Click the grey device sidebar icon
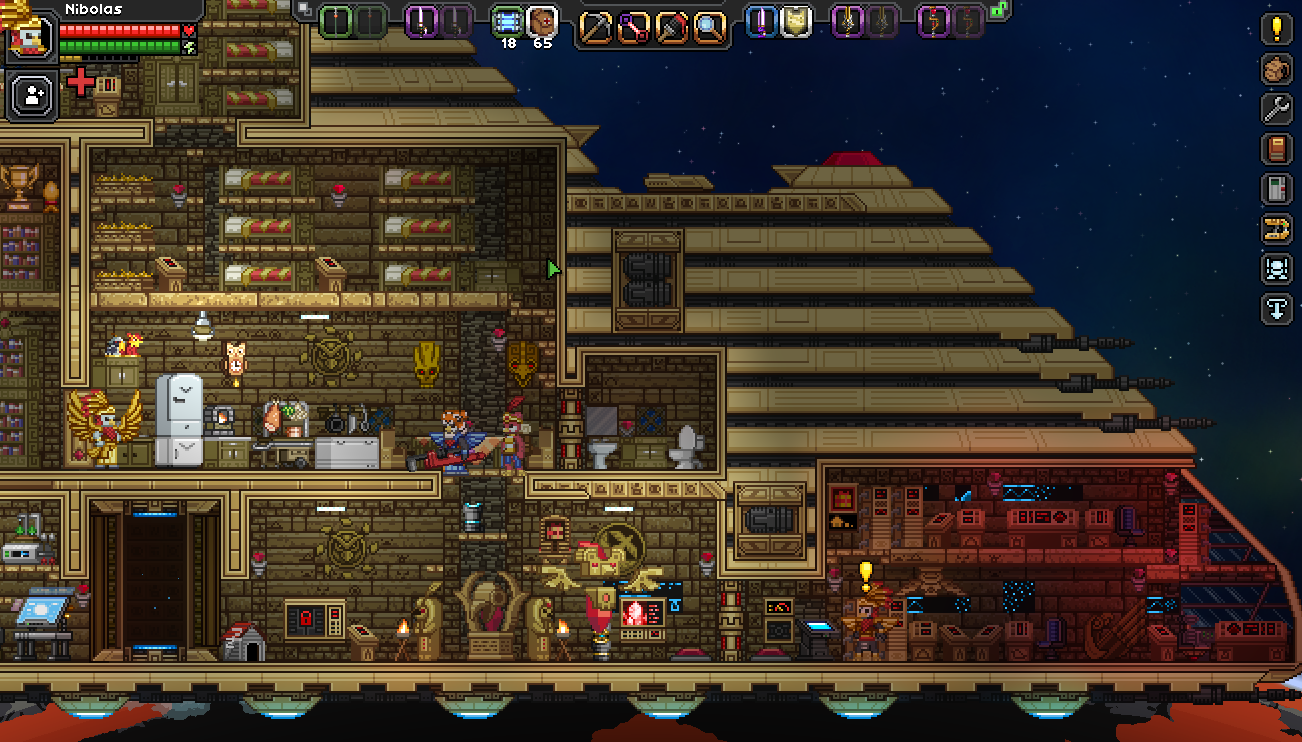The image size is (1302, 742). pos(1277,189)
